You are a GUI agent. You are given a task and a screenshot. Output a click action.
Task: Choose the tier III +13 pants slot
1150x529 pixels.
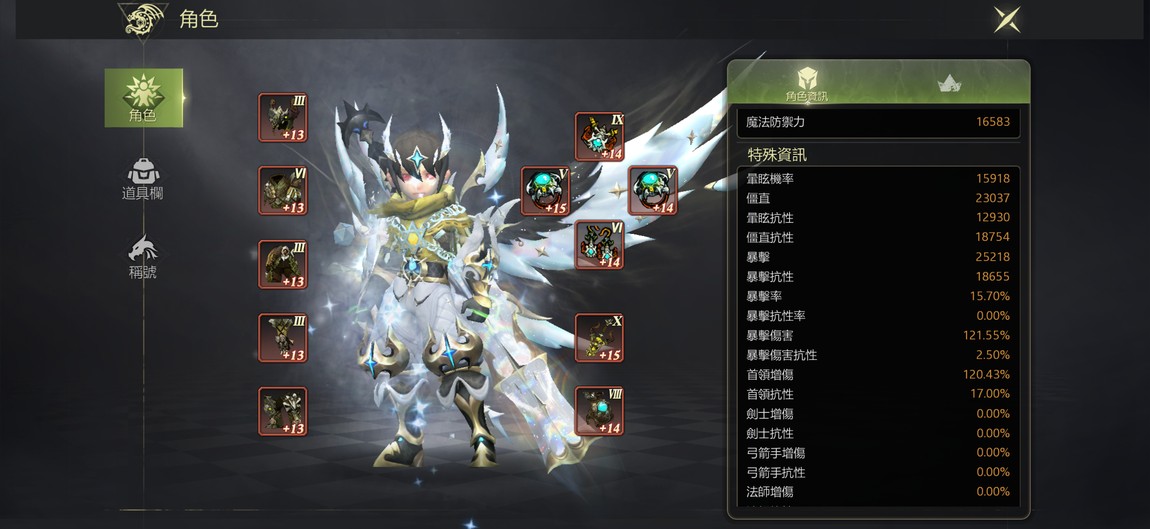pyautogui.click(x=283, y=338)
